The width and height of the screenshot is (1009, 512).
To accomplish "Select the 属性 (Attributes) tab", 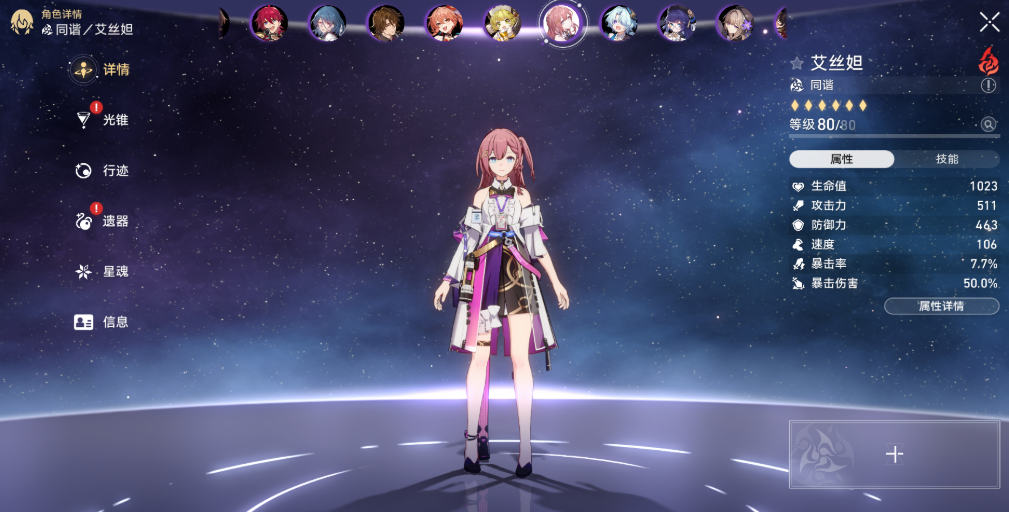I will [841, 159].
